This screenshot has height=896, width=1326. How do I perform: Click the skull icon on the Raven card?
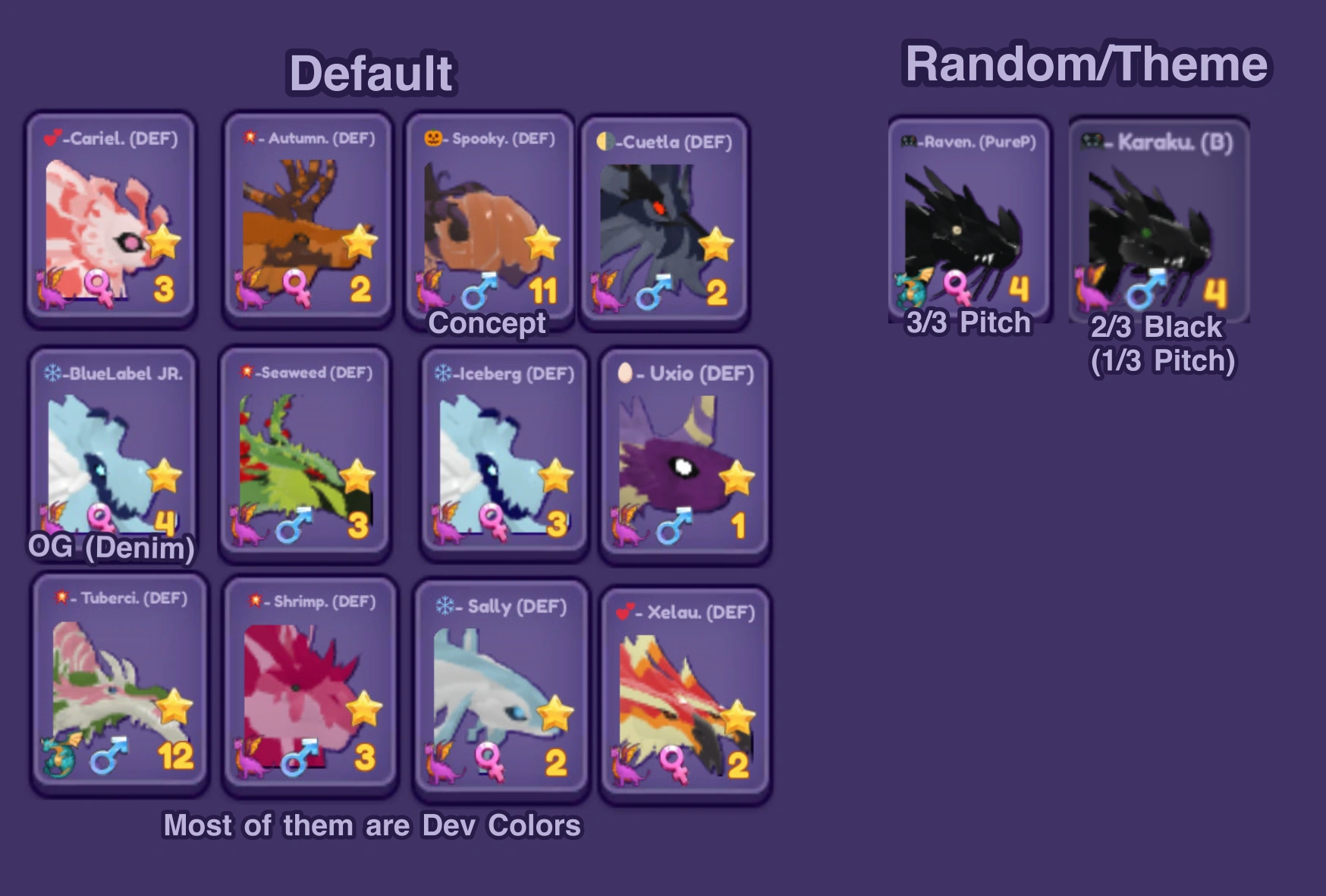(x=907, y=141)
